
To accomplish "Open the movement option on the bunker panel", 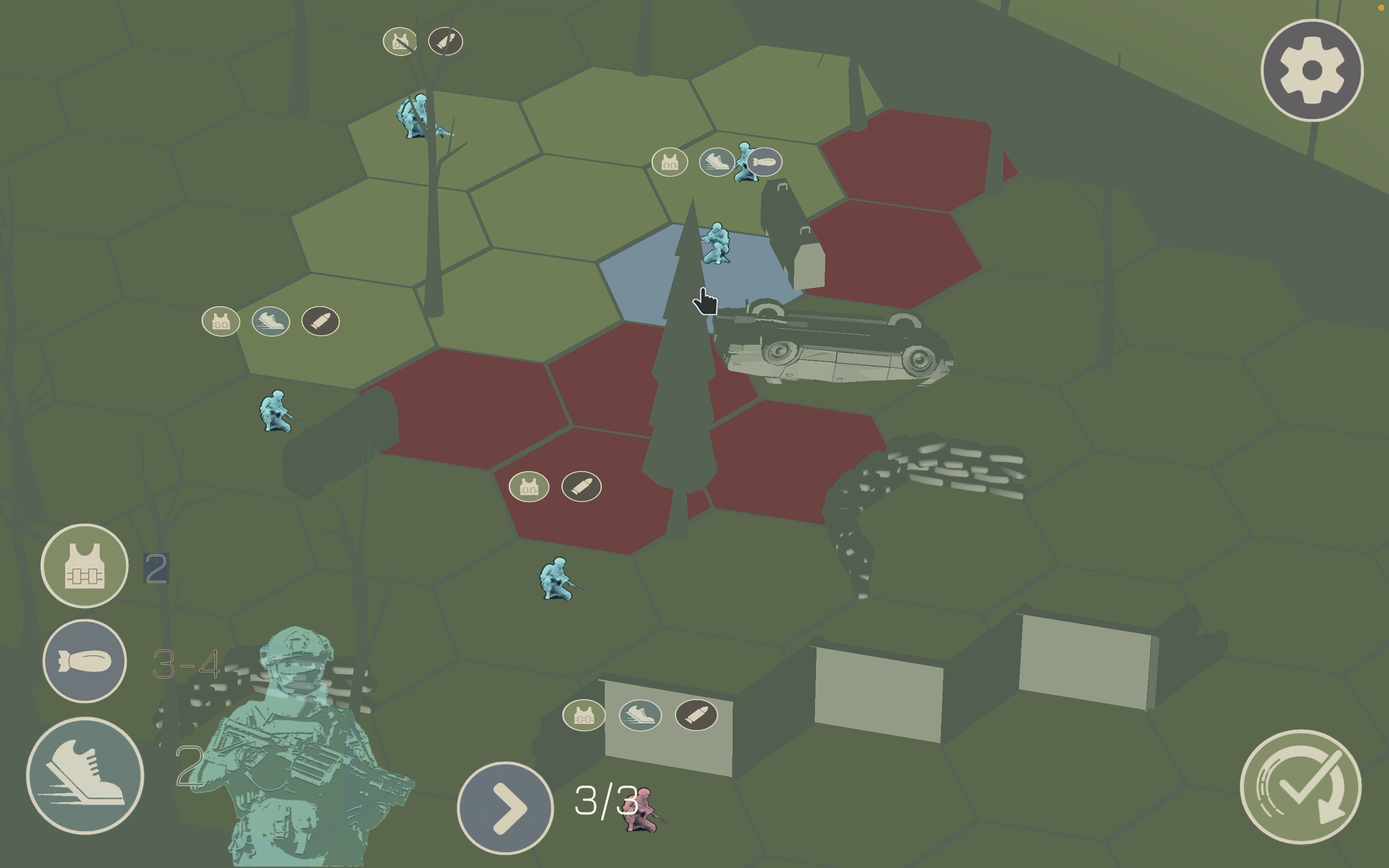I will pyautogui.click(x=640, y=716).
